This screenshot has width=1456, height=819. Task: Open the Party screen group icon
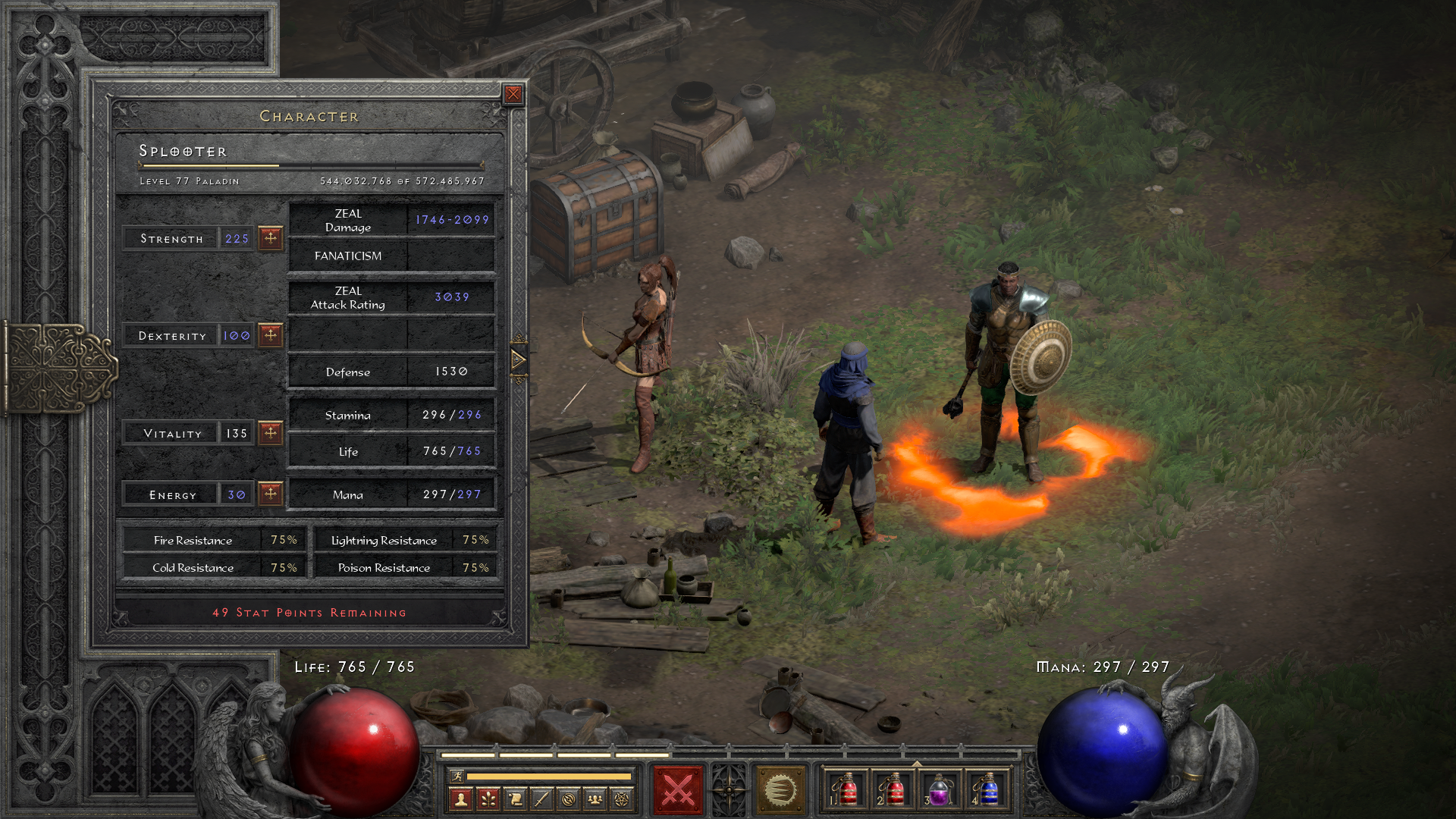pos(595,799)
